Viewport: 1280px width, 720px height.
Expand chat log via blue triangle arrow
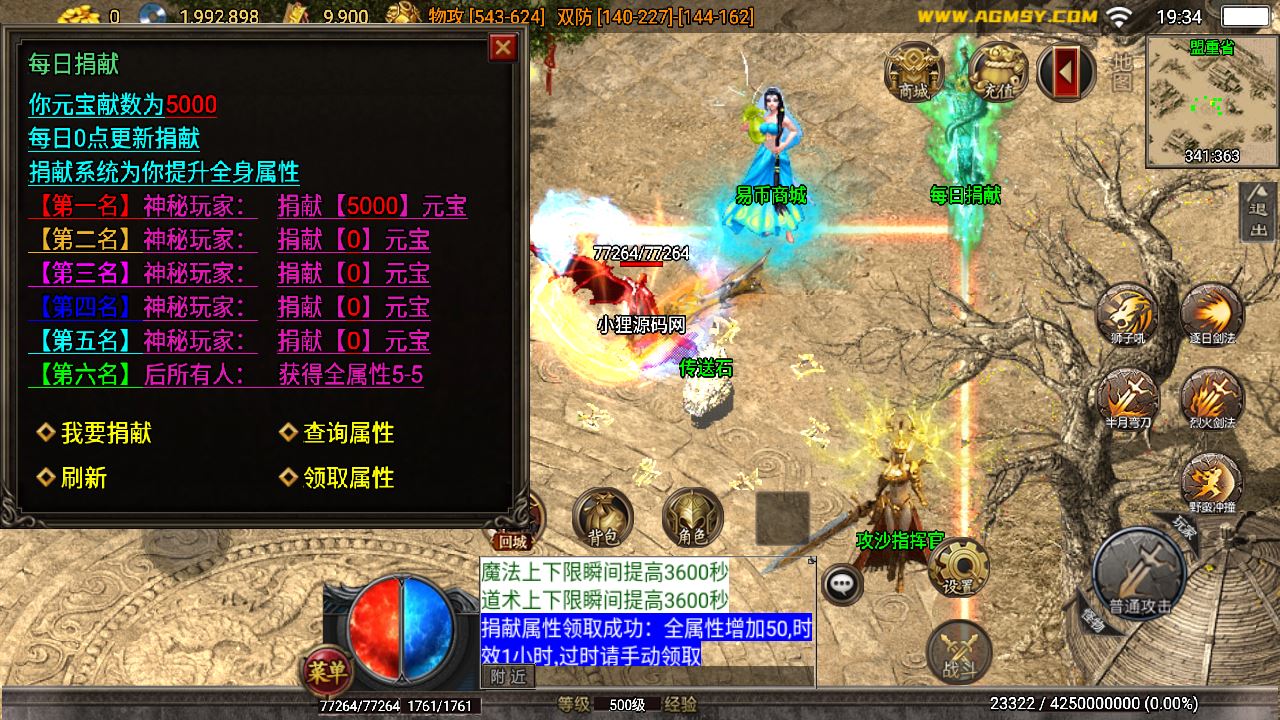(809, 562)
